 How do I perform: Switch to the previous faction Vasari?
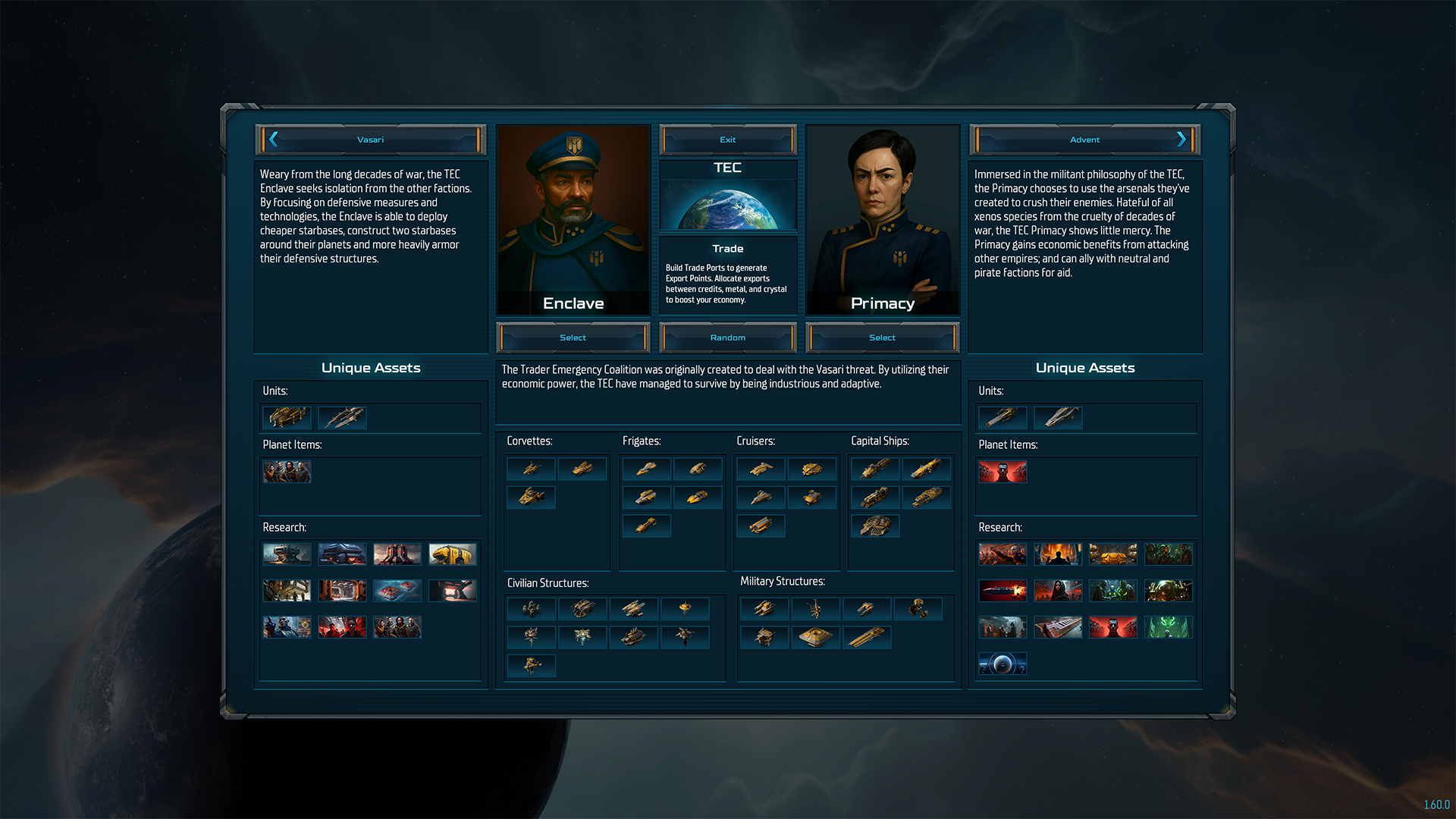click(370, 140)
